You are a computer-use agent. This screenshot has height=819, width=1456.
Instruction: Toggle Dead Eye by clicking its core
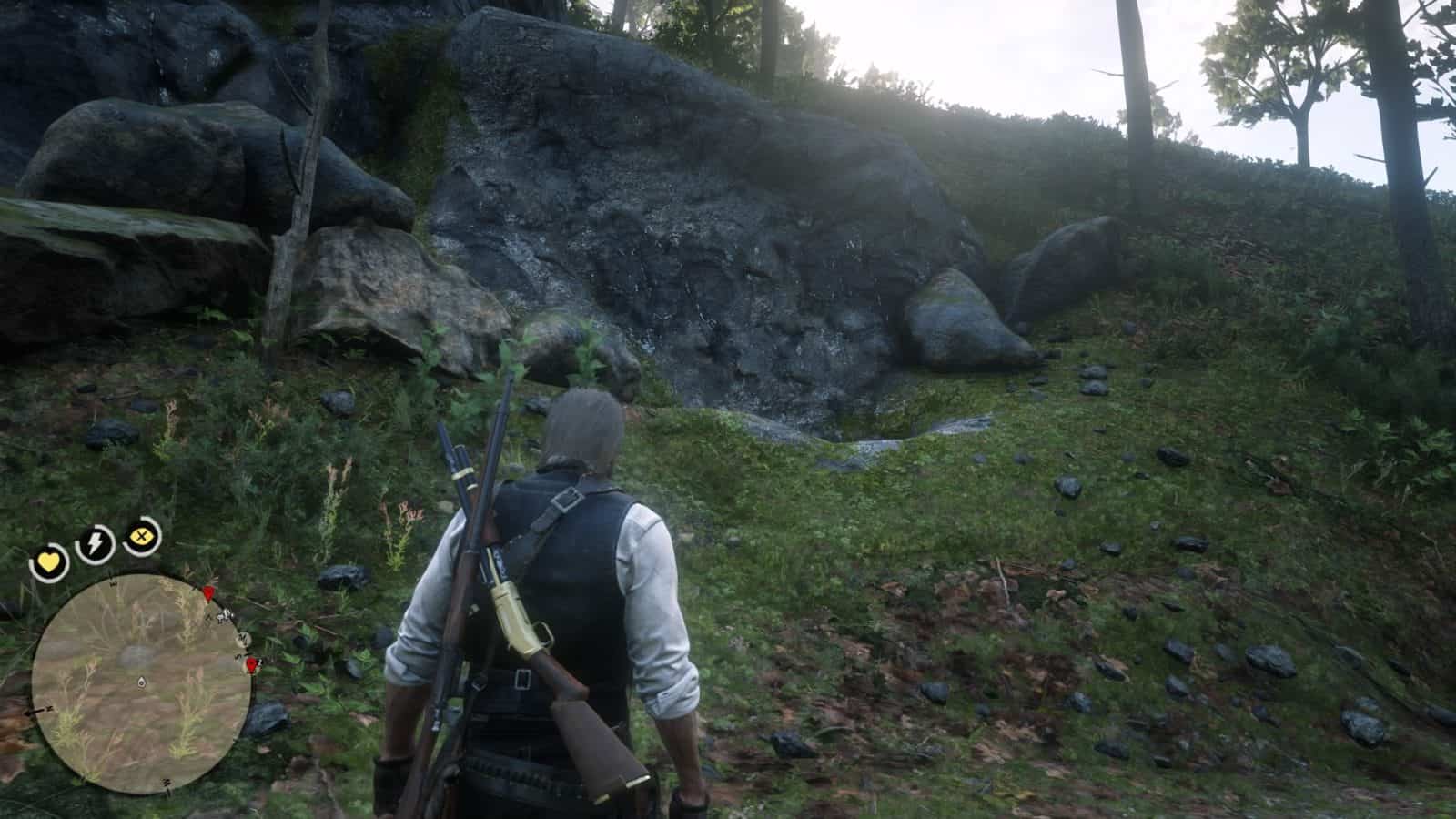[140, 536]
